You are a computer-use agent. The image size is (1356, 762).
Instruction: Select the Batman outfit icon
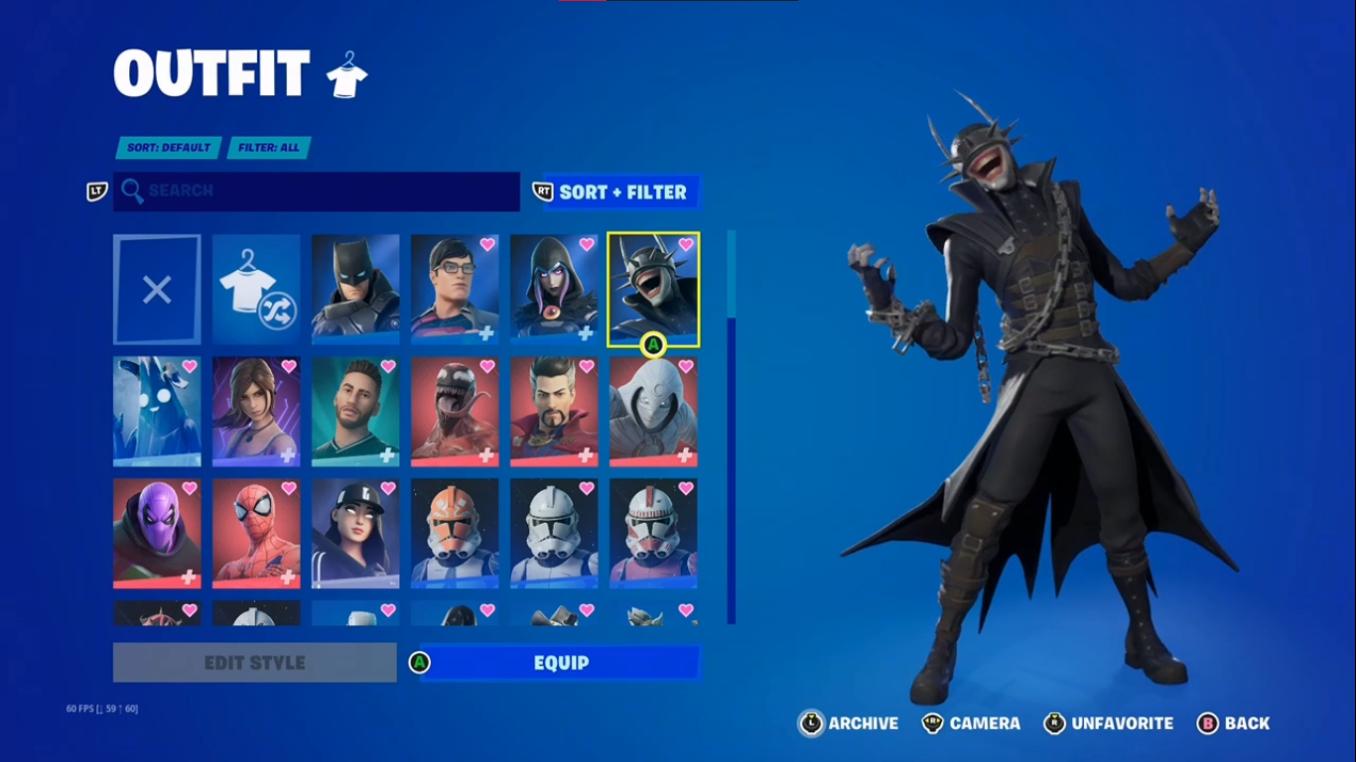point(355,288)
